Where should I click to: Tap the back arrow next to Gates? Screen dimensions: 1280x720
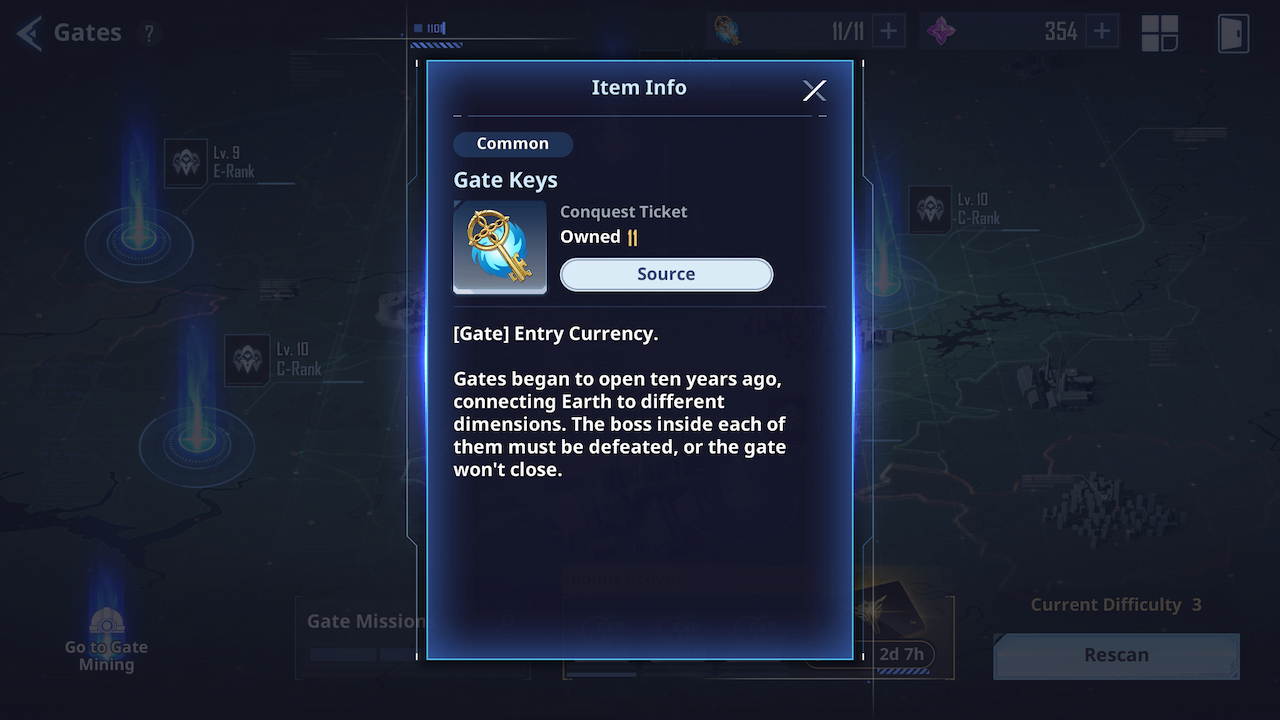click(27, 32)
